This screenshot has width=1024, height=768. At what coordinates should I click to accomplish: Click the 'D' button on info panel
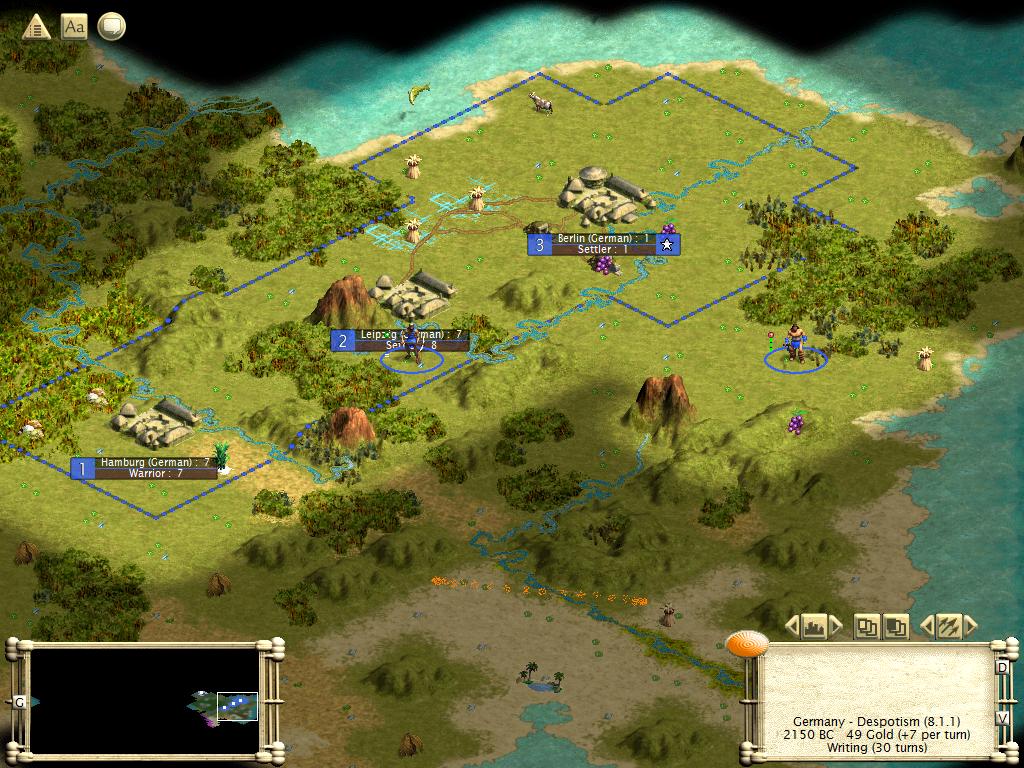(1002, 667)
